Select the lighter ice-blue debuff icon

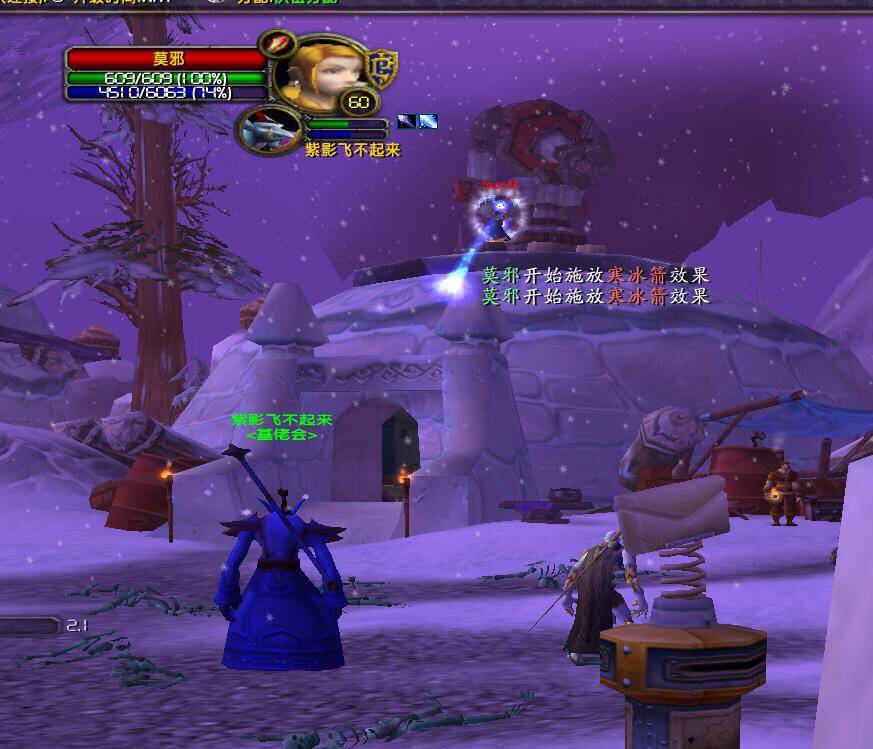(427, 122)
